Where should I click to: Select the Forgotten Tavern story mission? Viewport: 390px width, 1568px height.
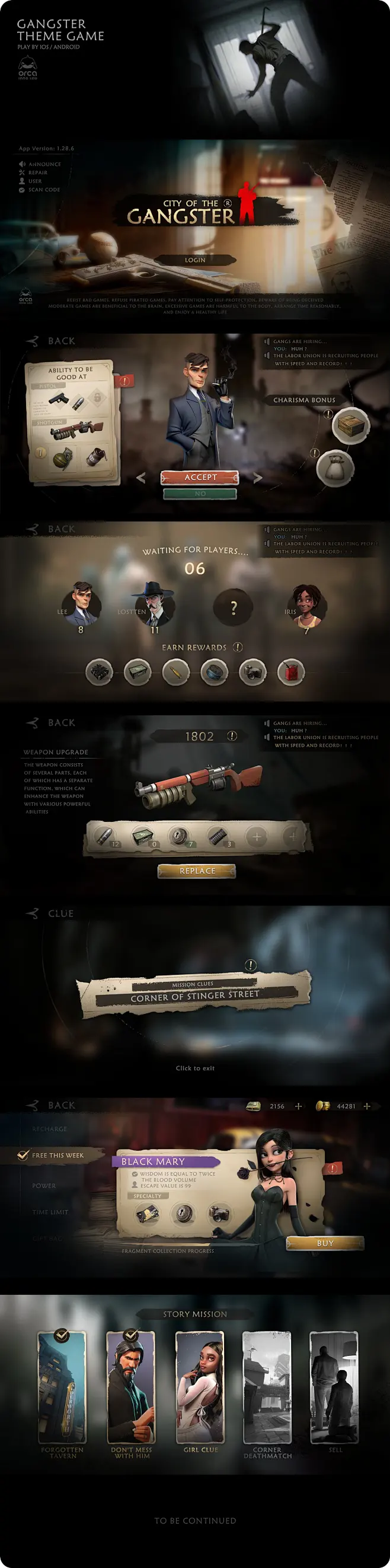coord(63,1387)
